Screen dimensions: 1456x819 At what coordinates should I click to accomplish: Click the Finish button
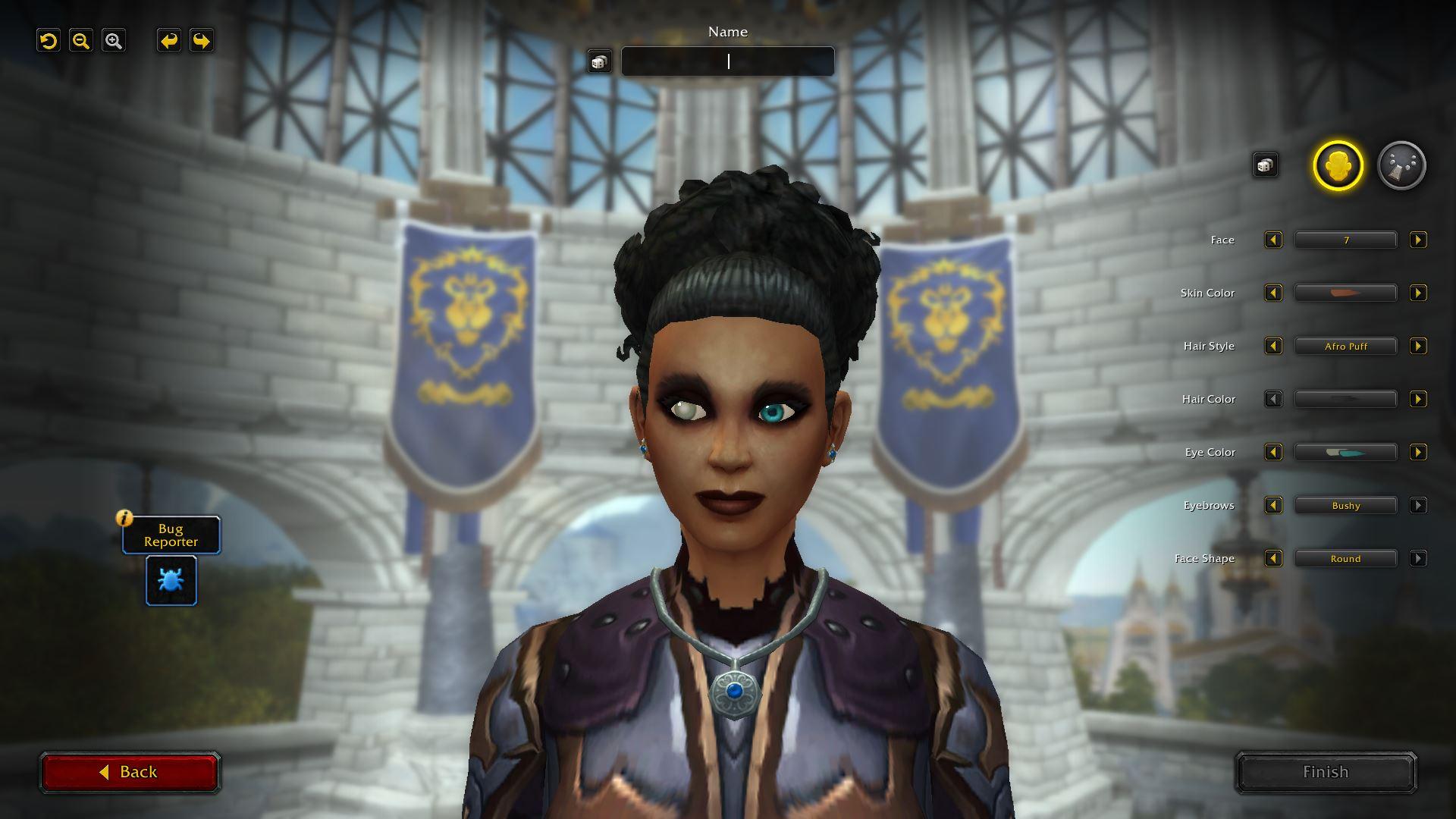[1326, 772]
